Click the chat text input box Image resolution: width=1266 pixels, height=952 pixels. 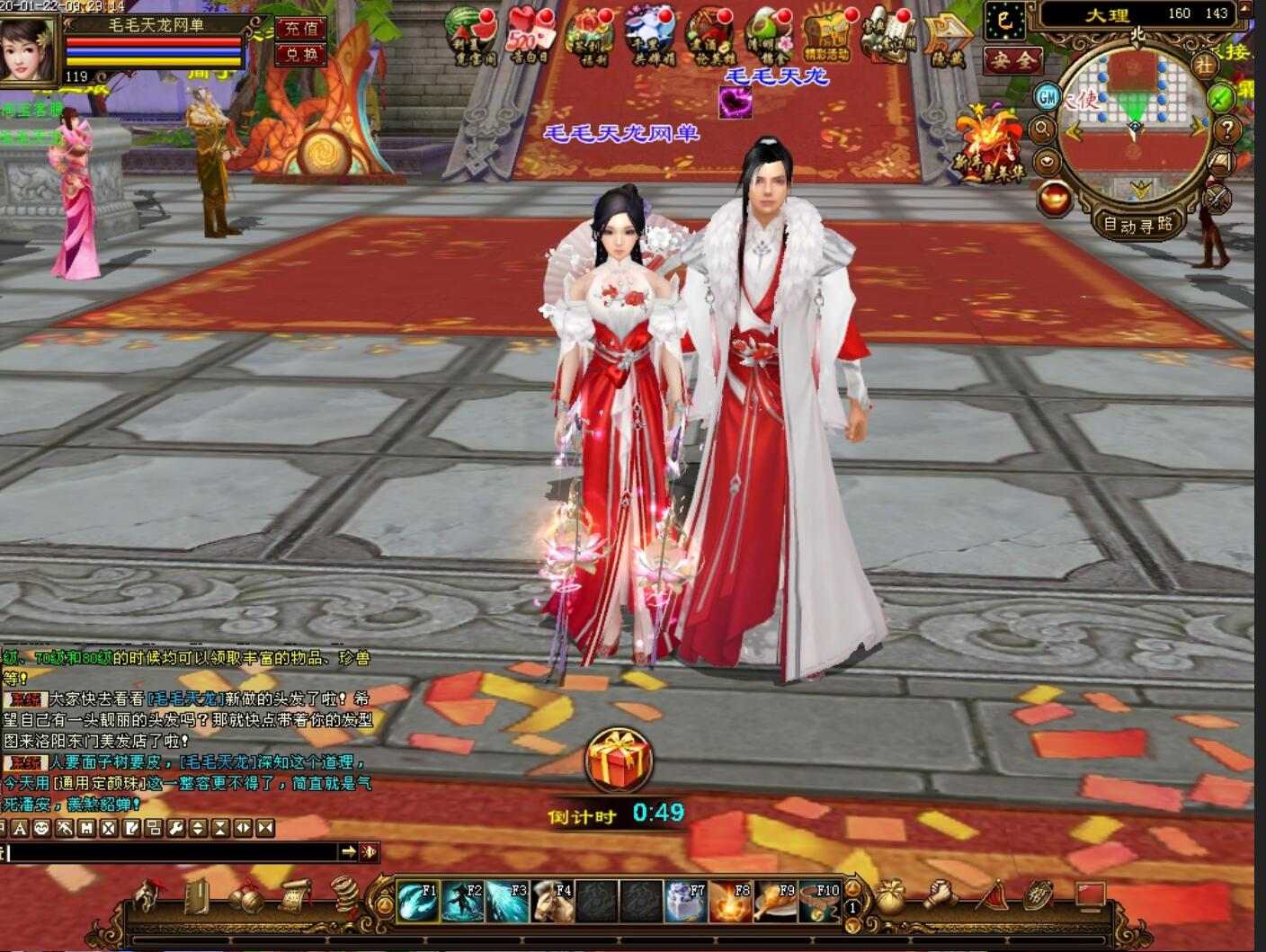171,851
